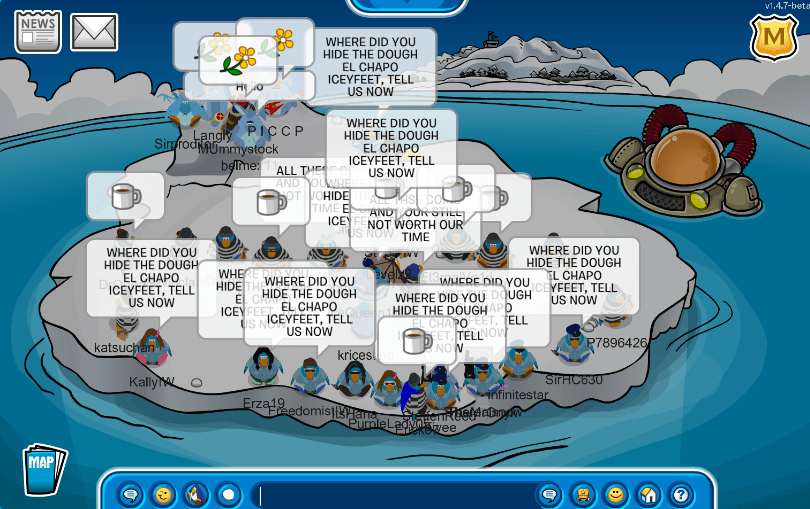
Task: Go to your igloo via the house button
Action: [648, 494]
